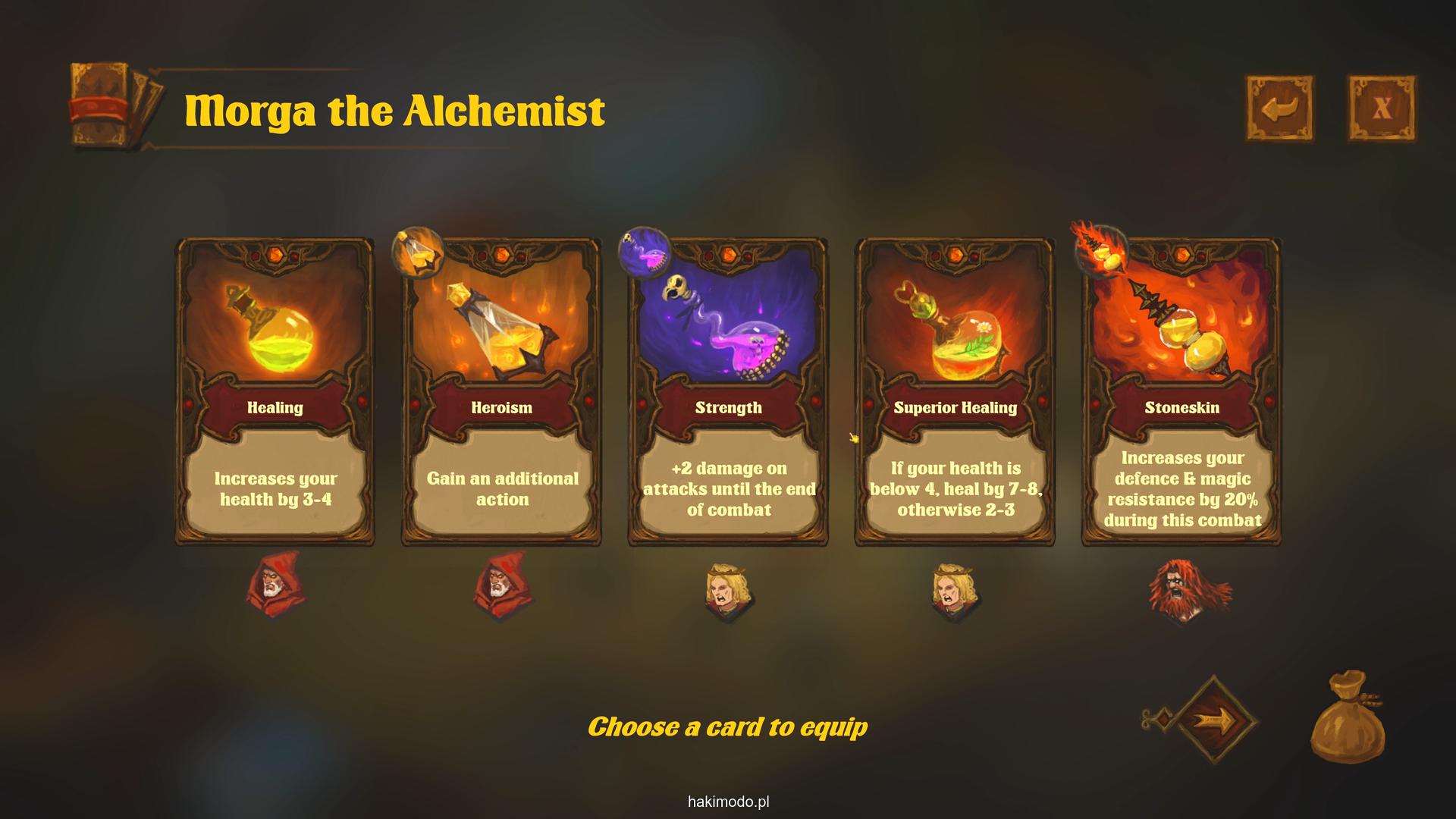Select the blonde hero portrait under Superior Healing
The height and width of the screenshot is (819, 1456).
[x=955, y=590]
